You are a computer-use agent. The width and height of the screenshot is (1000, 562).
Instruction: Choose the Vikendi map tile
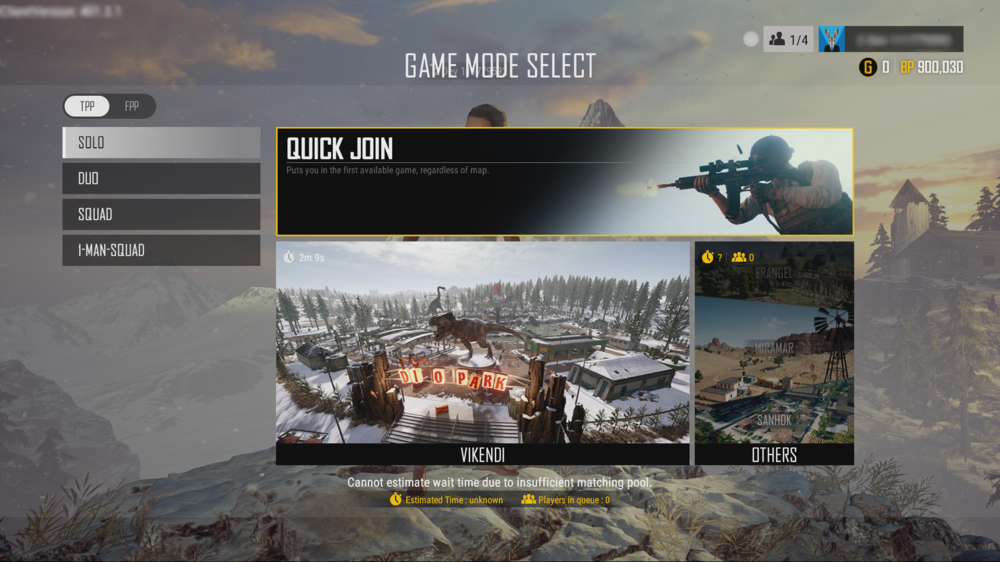[x=482, y=353]
